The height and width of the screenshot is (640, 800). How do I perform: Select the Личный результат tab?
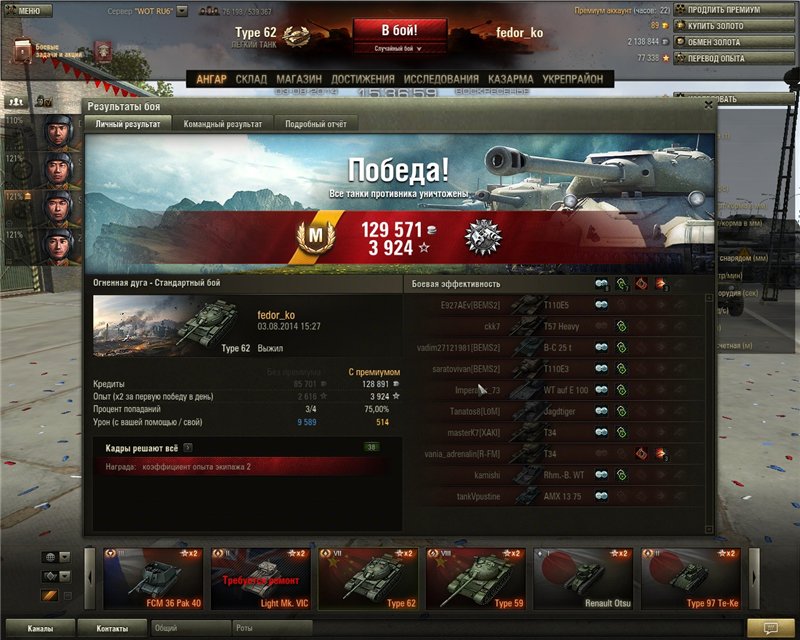point(127,124)
